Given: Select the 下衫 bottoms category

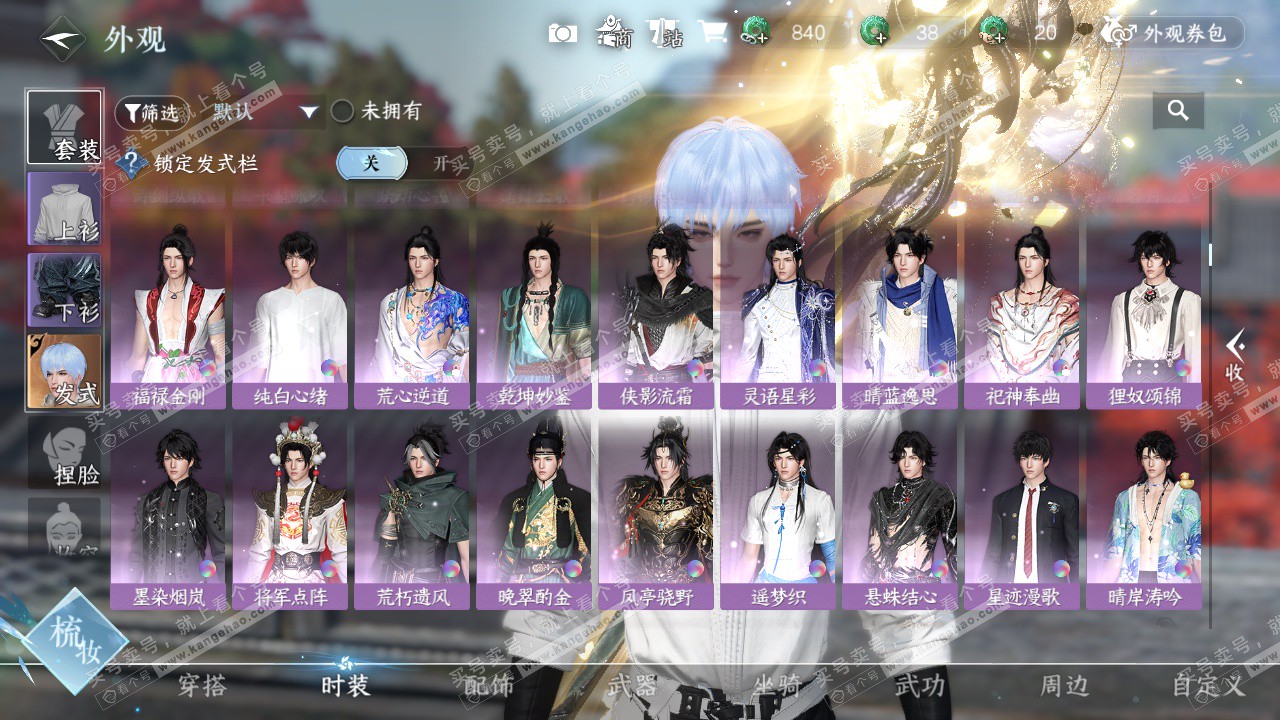Looking at the screenshot, I should click(64, 290).
